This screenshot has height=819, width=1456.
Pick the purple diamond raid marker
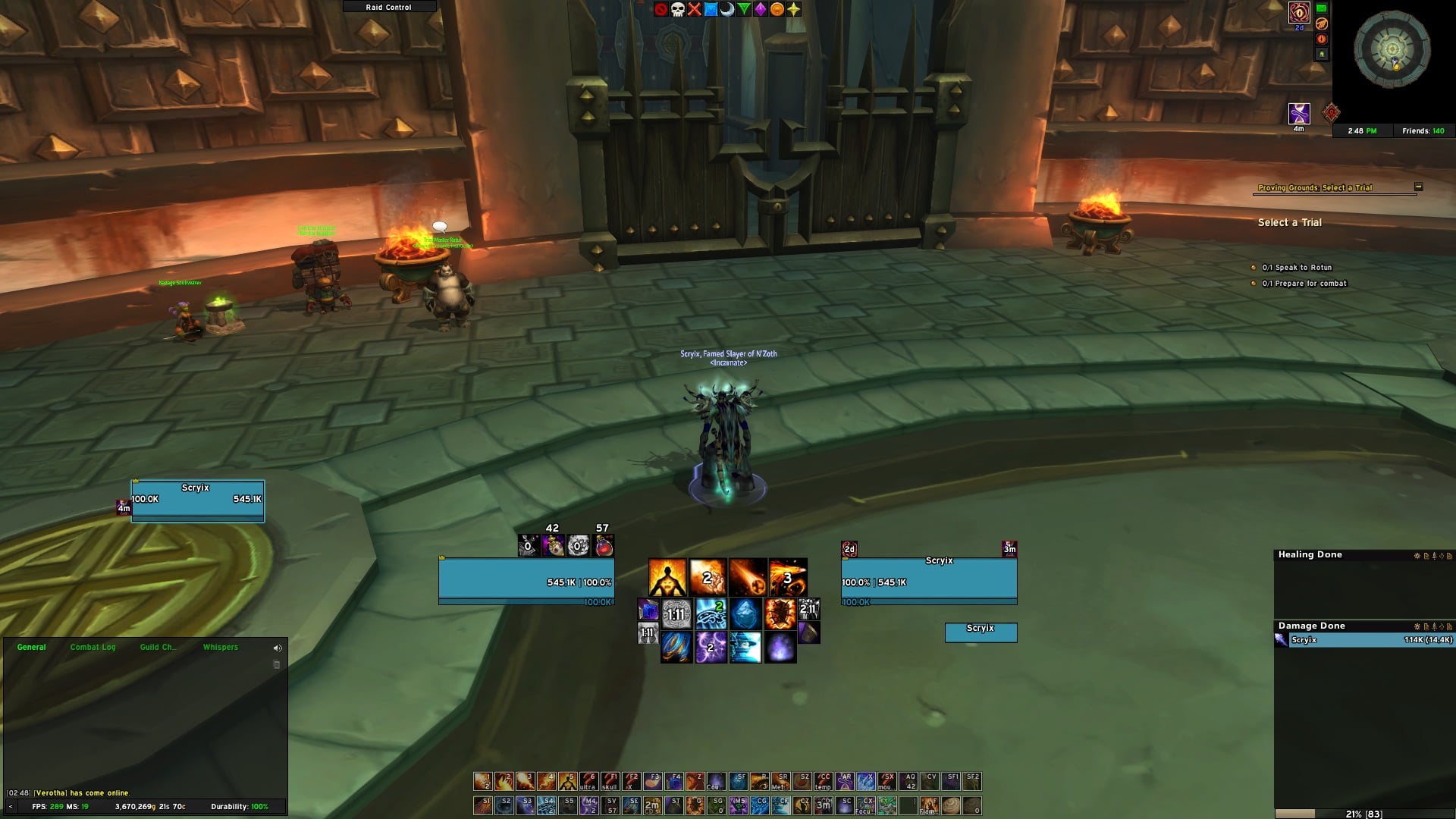point(760,9)
